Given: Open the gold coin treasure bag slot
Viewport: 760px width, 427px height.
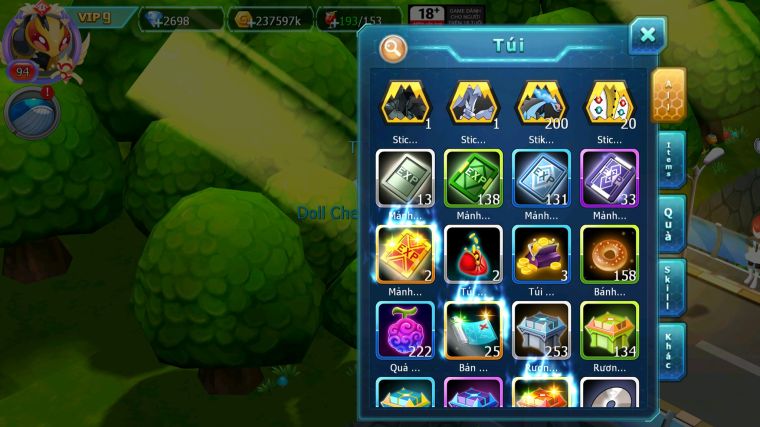Looking at the screenshot, I should pos(541,254).
